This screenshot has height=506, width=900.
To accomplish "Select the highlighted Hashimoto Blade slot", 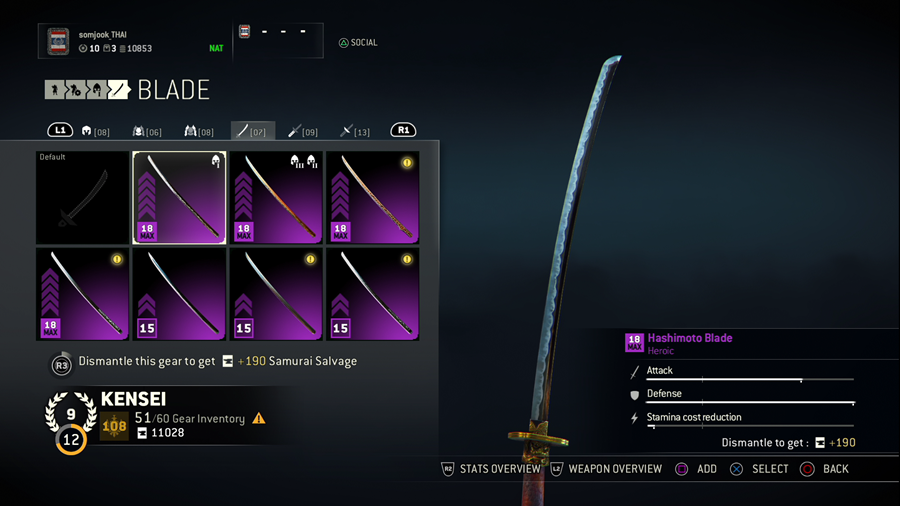I will click(180, 198).
